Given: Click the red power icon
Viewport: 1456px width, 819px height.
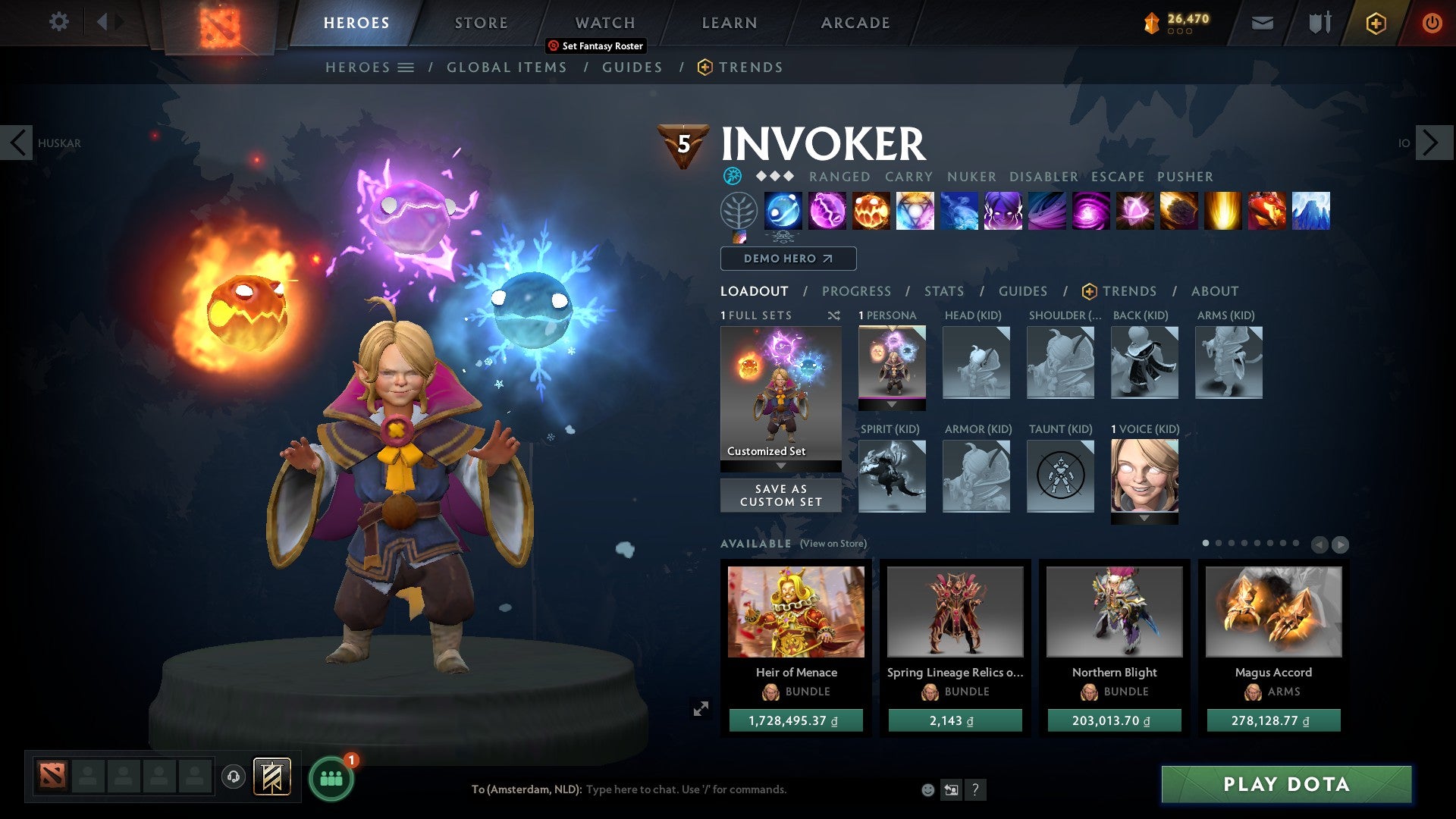Looking at the screenshot, I should click(1432, 23).
